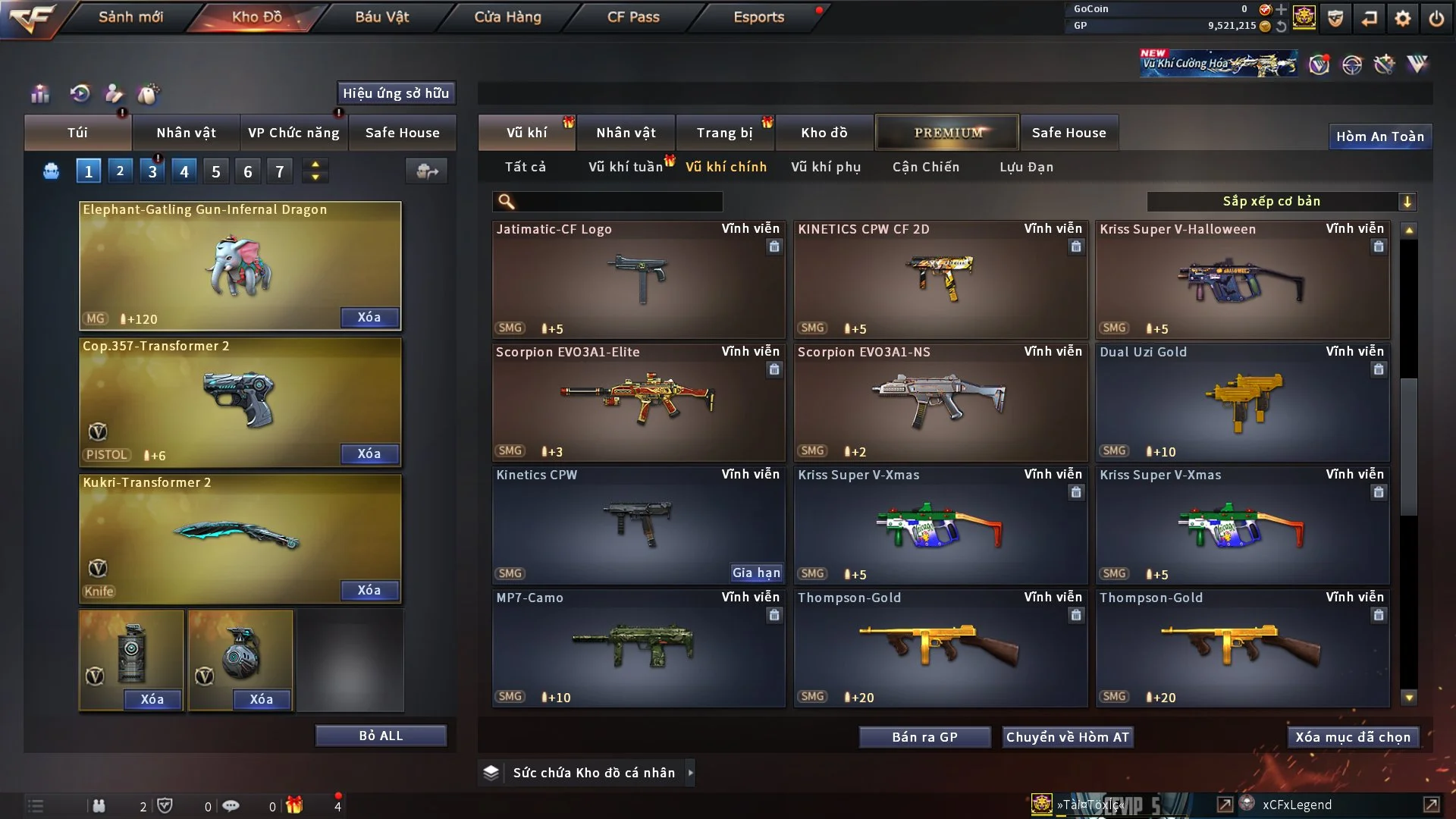Move item with Chuyển về Hòm AT
Screen dimensions: 1456x819
pos(1068,737)
